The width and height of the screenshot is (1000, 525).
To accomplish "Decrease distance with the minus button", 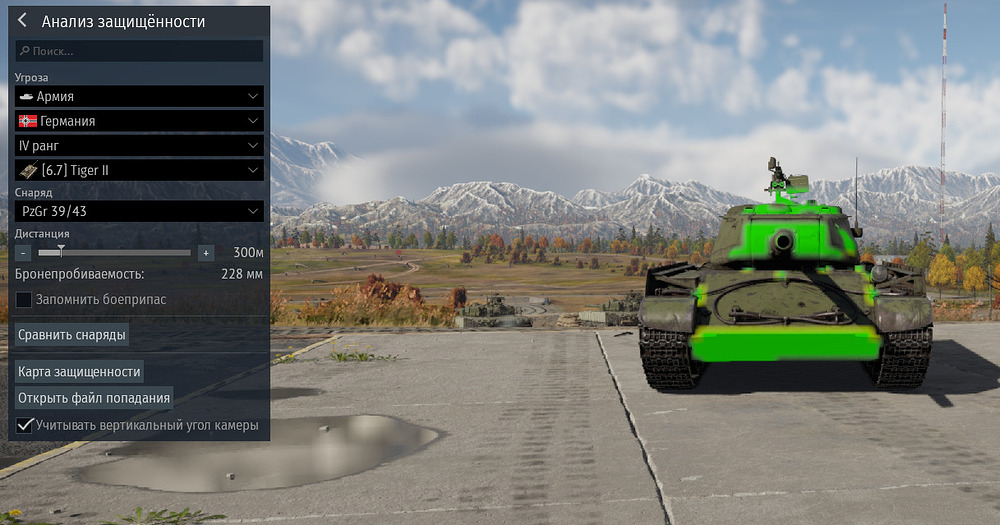I will click(23, 253).
